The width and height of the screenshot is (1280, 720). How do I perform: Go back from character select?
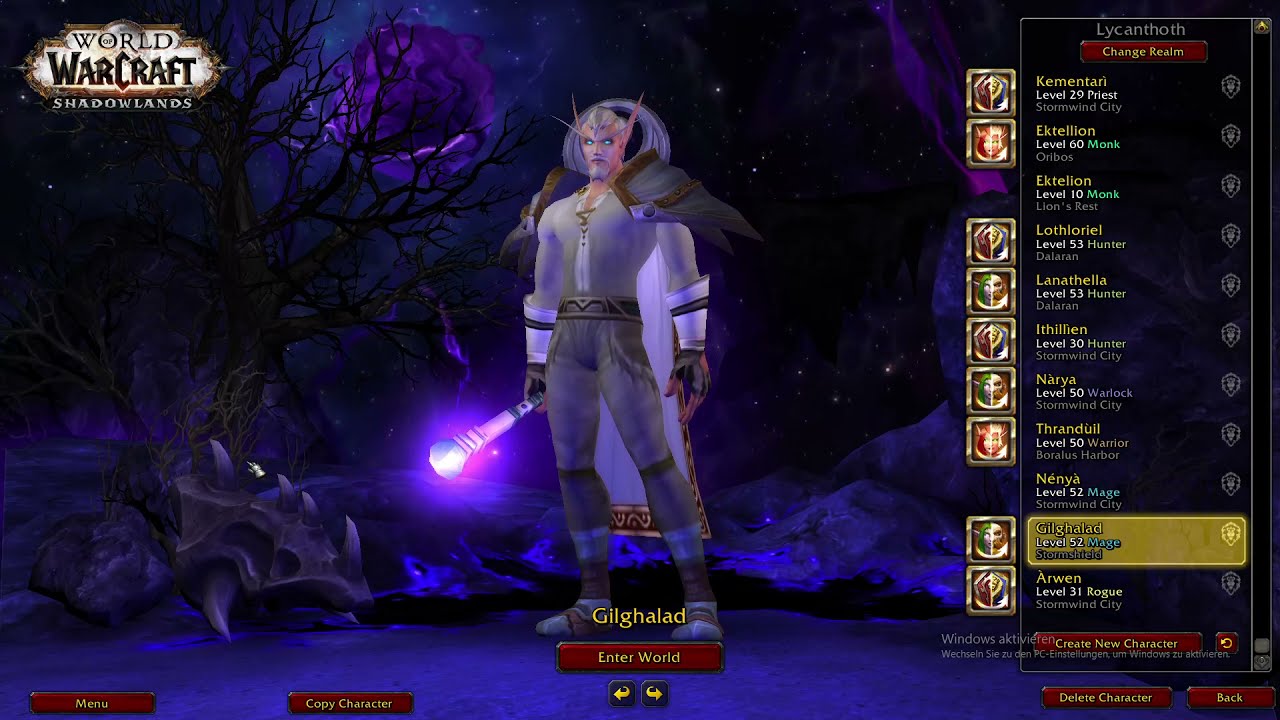[x=1229, y=697]
